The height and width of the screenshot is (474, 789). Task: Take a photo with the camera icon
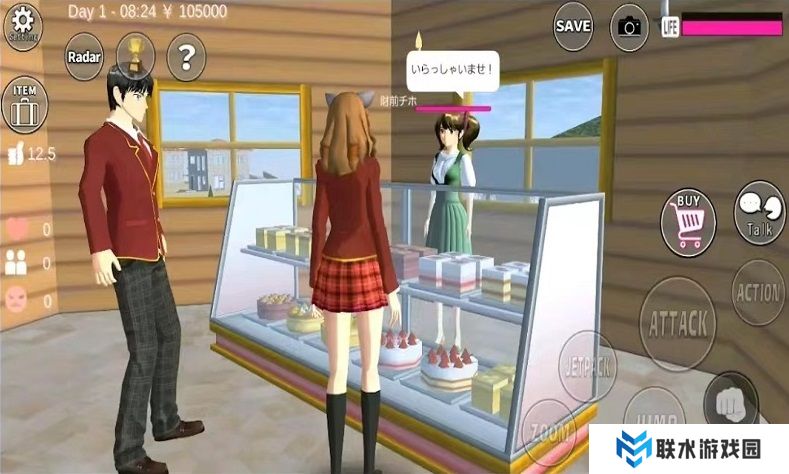pyautogui.click(x=630, y=26)
